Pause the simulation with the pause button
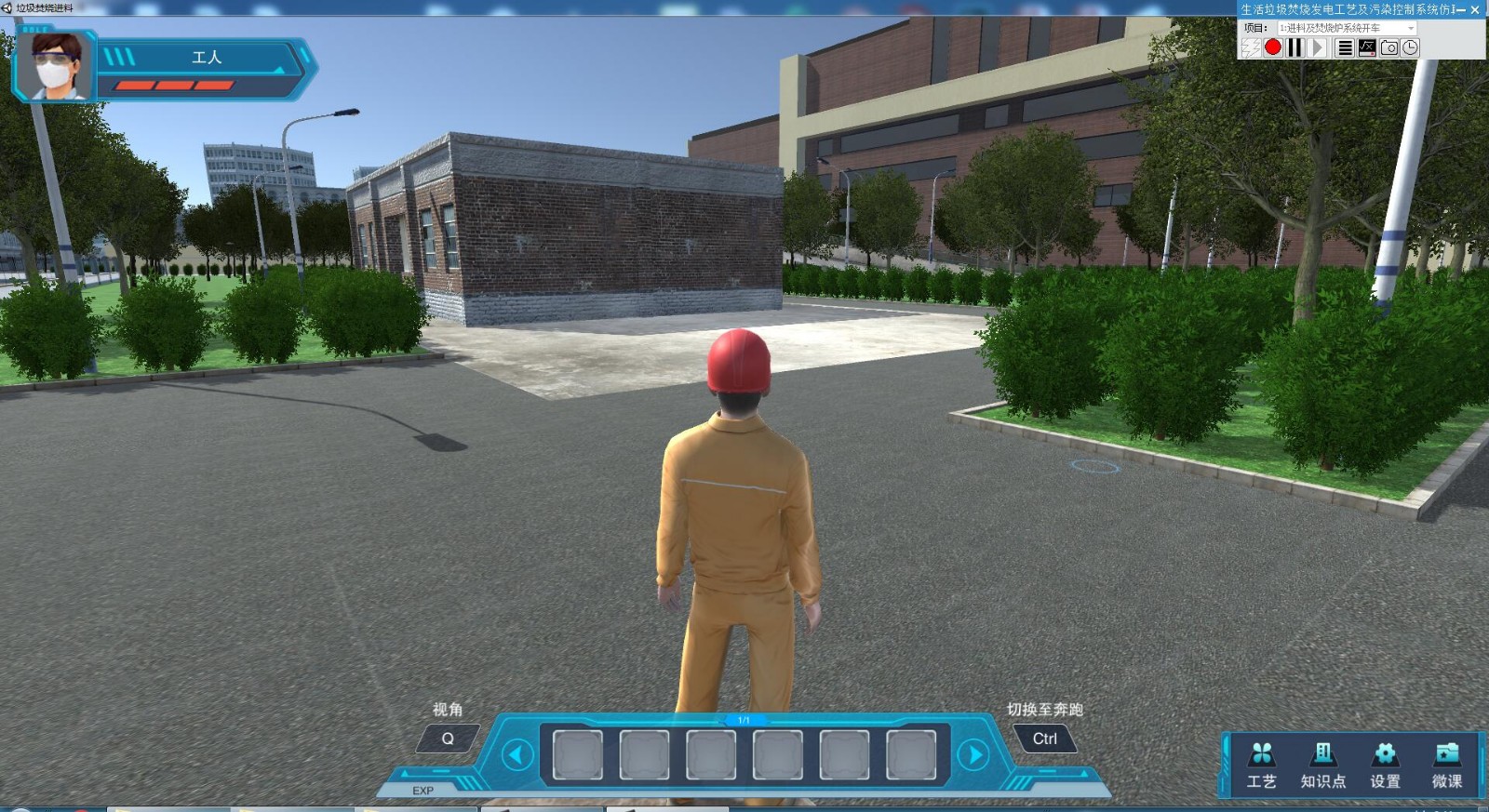The height and width of the screenshot is (812, 1489). pos(1294,47)
